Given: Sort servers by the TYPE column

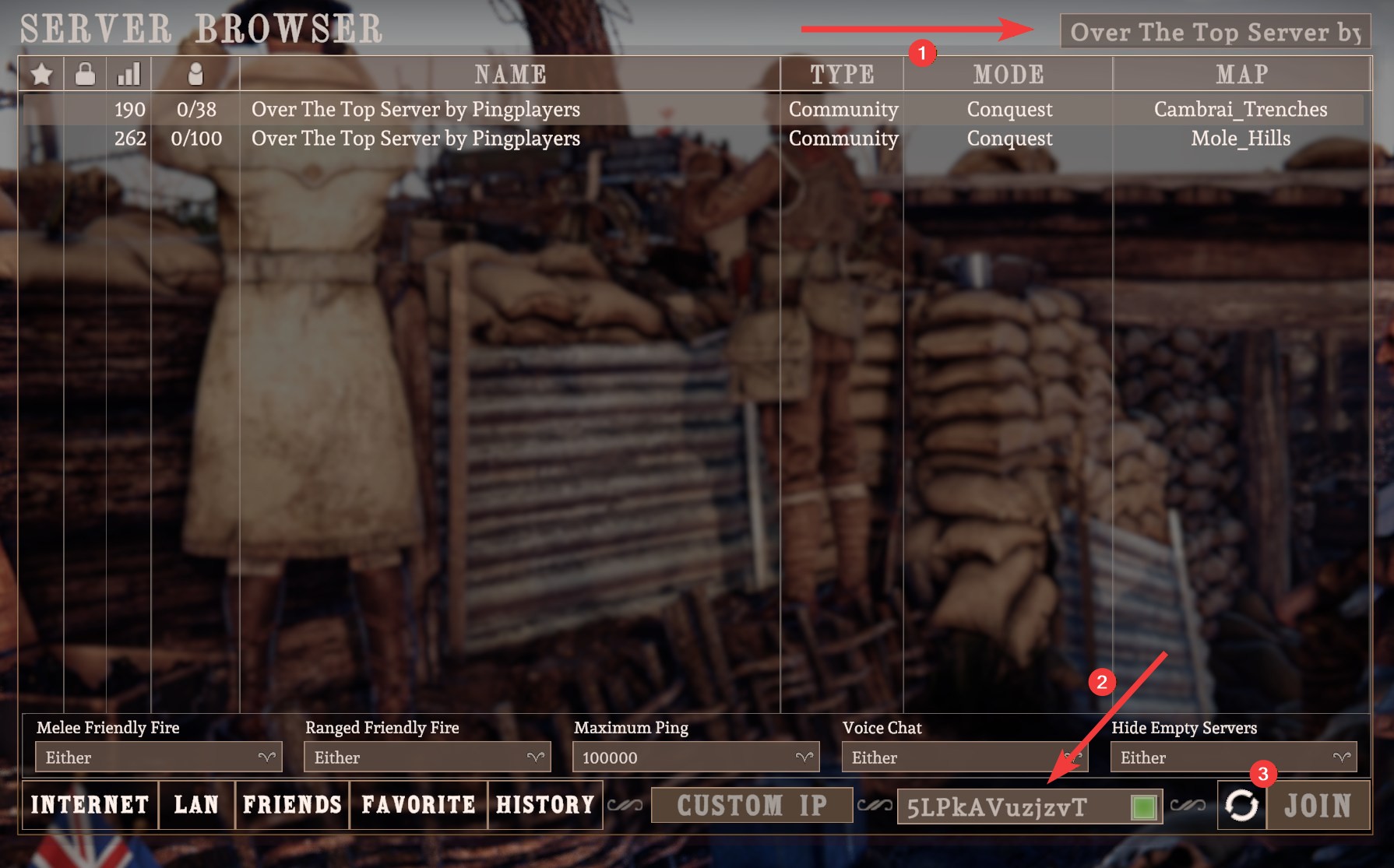Looking at the screenshot, I should click(842, 75).
